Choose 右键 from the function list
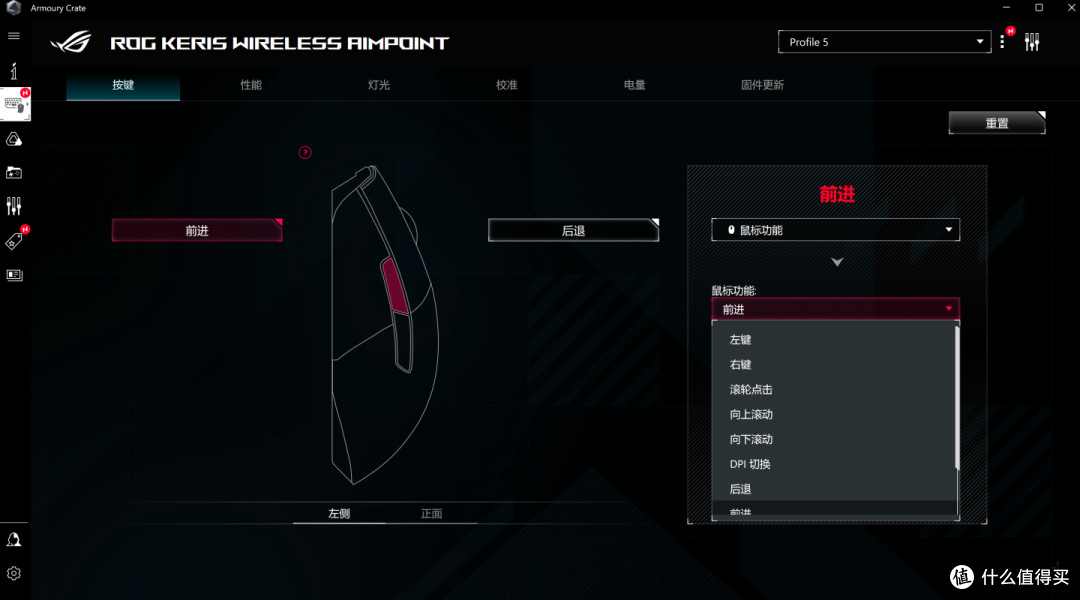The height and width of the screenshot is (600, 1080). [741, 365]
